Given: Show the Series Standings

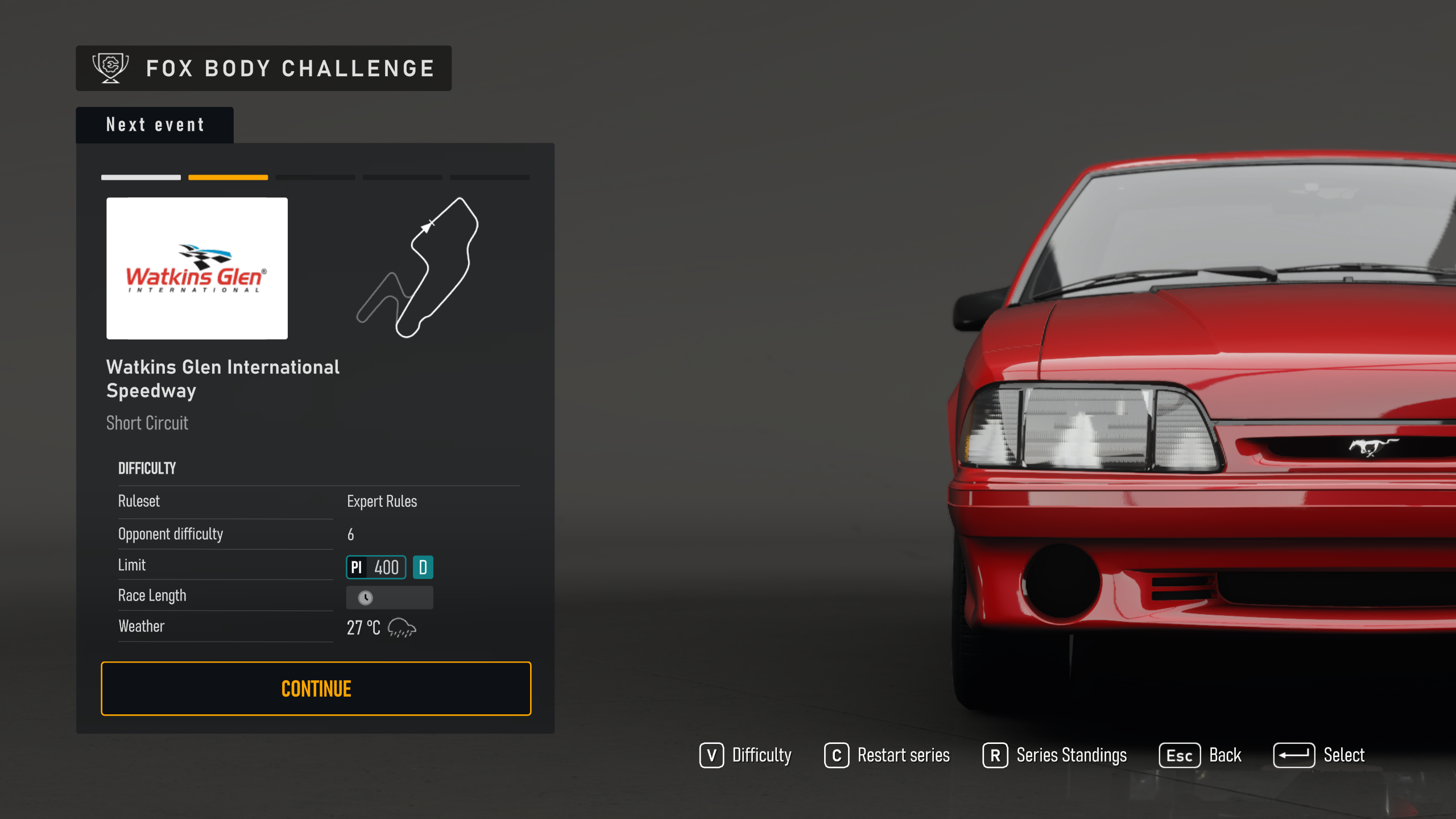Looking at the screenshot, I should point(1055,755).
